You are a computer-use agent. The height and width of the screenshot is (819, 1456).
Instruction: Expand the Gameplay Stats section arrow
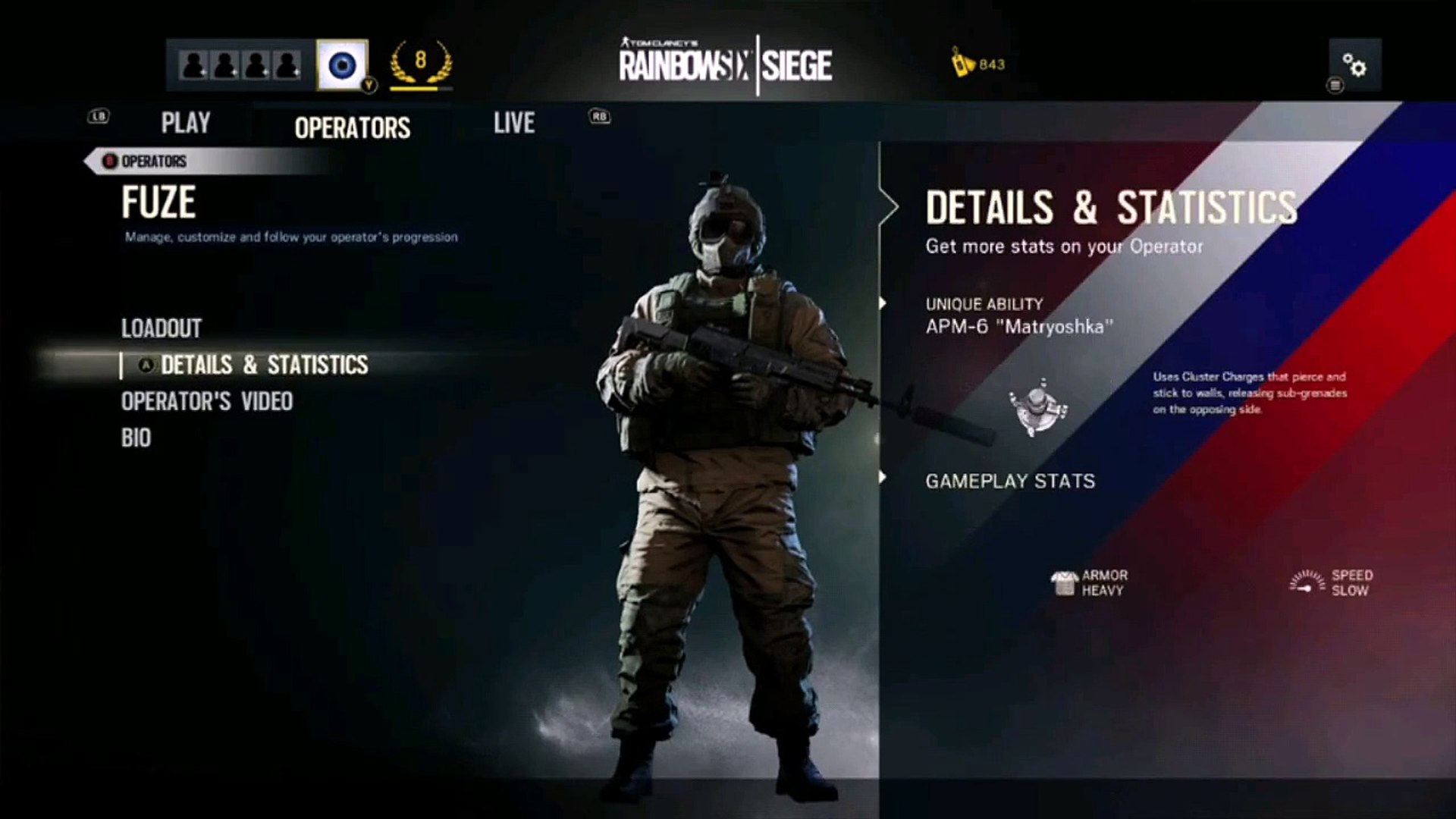882,478
